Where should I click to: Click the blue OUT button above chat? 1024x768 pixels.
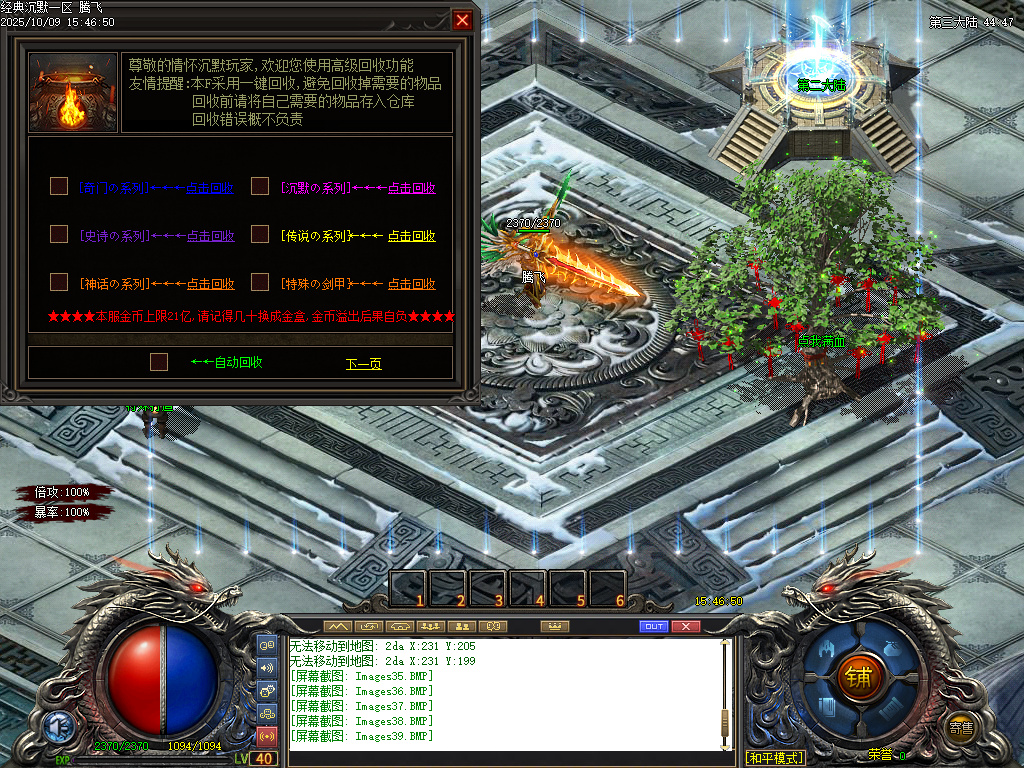pyautogui.click(x=653, y=626)
